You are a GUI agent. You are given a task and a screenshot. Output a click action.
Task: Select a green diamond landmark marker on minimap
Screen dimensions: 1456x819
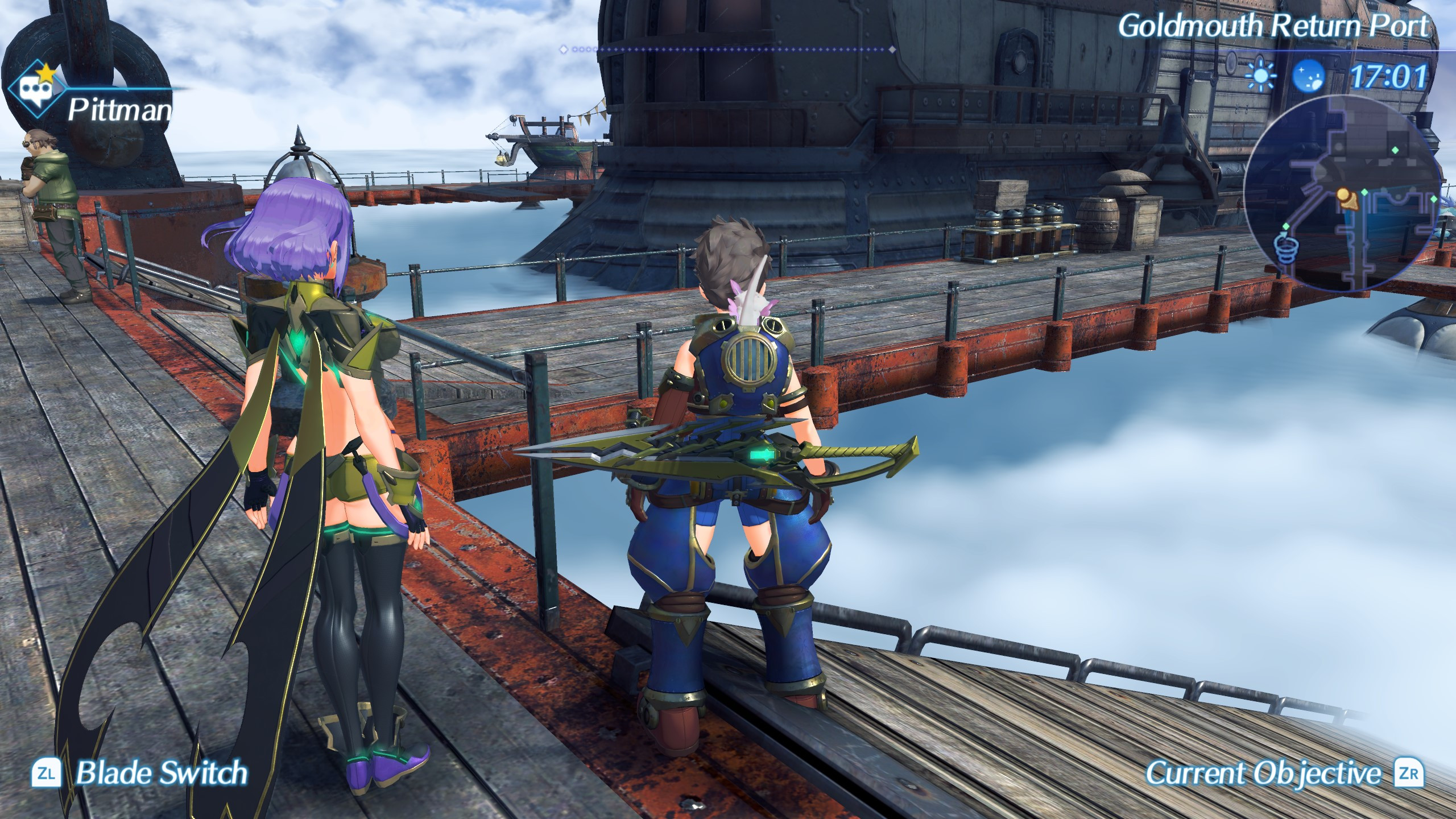1365,192
